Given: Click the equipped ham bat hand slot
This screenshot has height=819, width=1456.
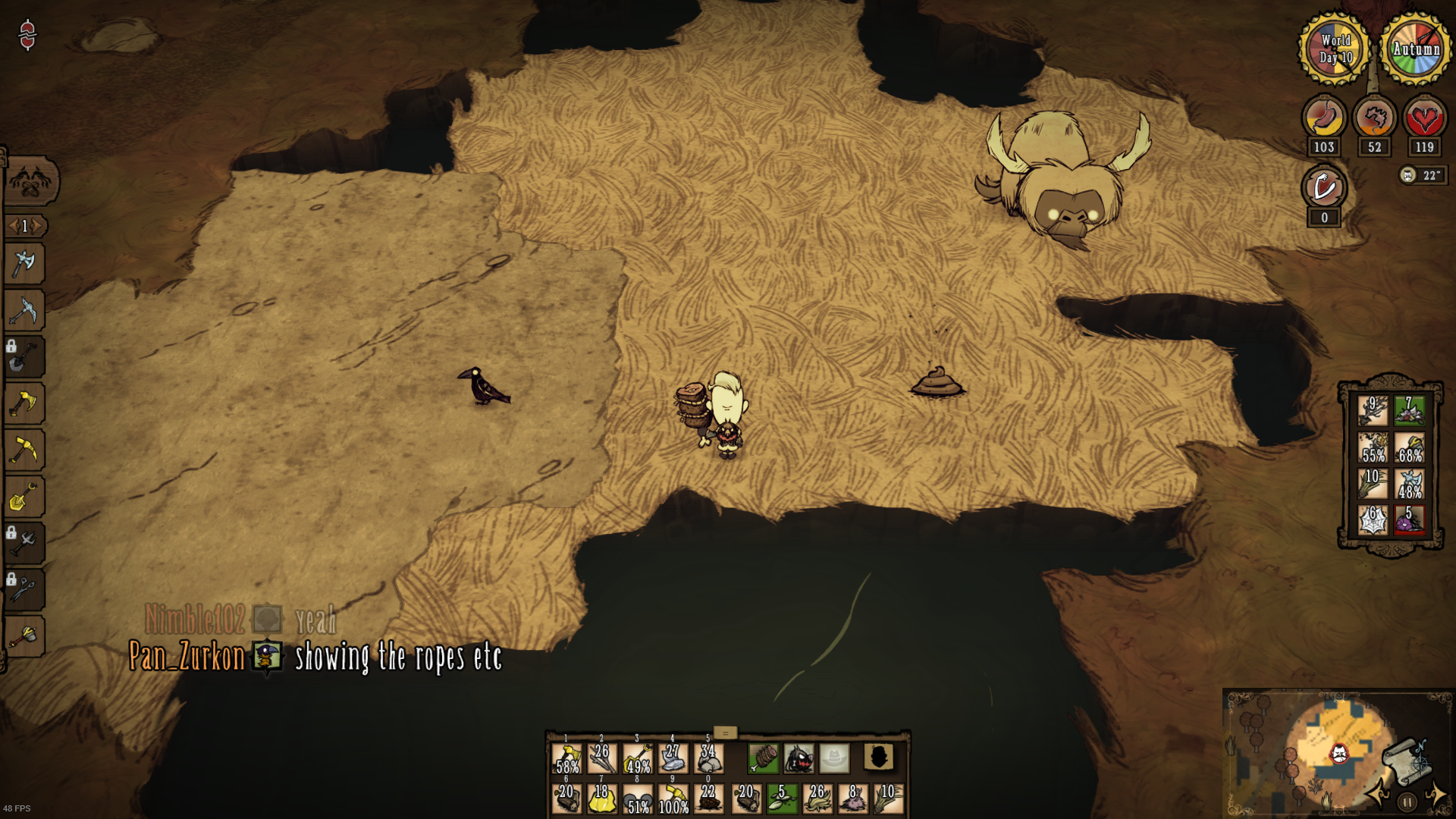Looking at the screenshot, I should [x=764, y=758].
